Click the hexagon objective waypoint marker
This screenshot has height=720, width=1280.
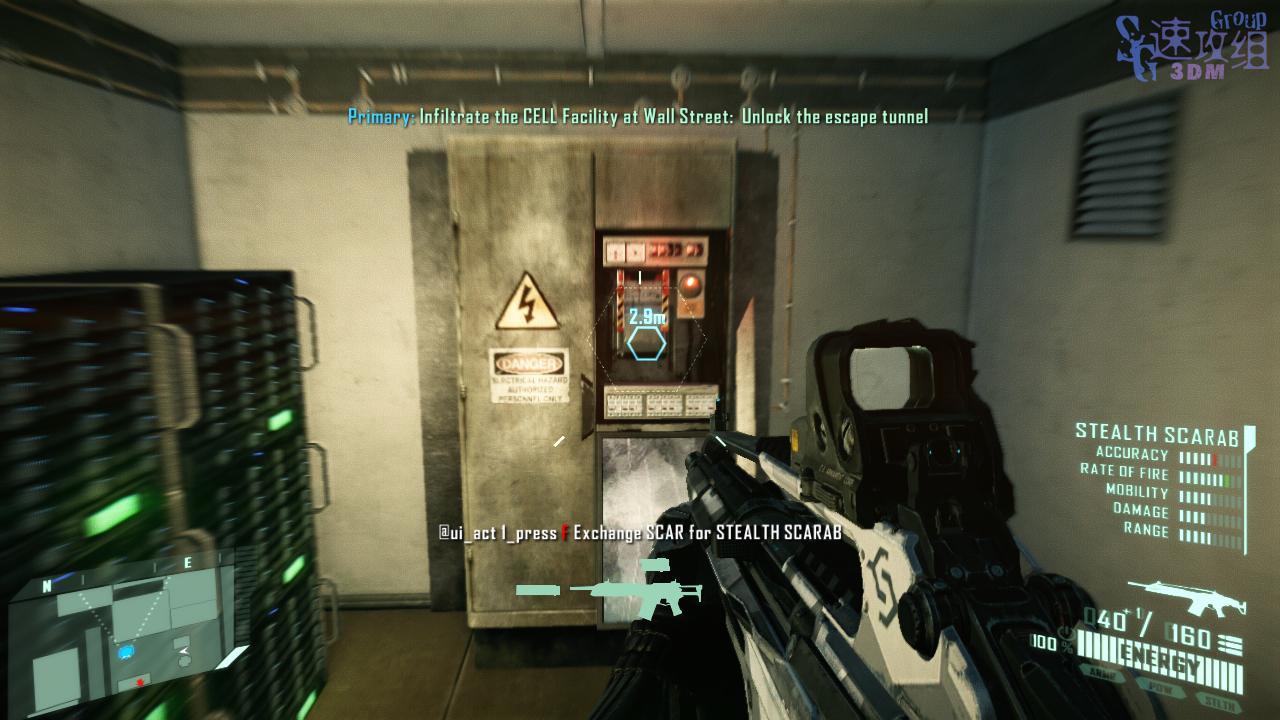pos(647,344)
